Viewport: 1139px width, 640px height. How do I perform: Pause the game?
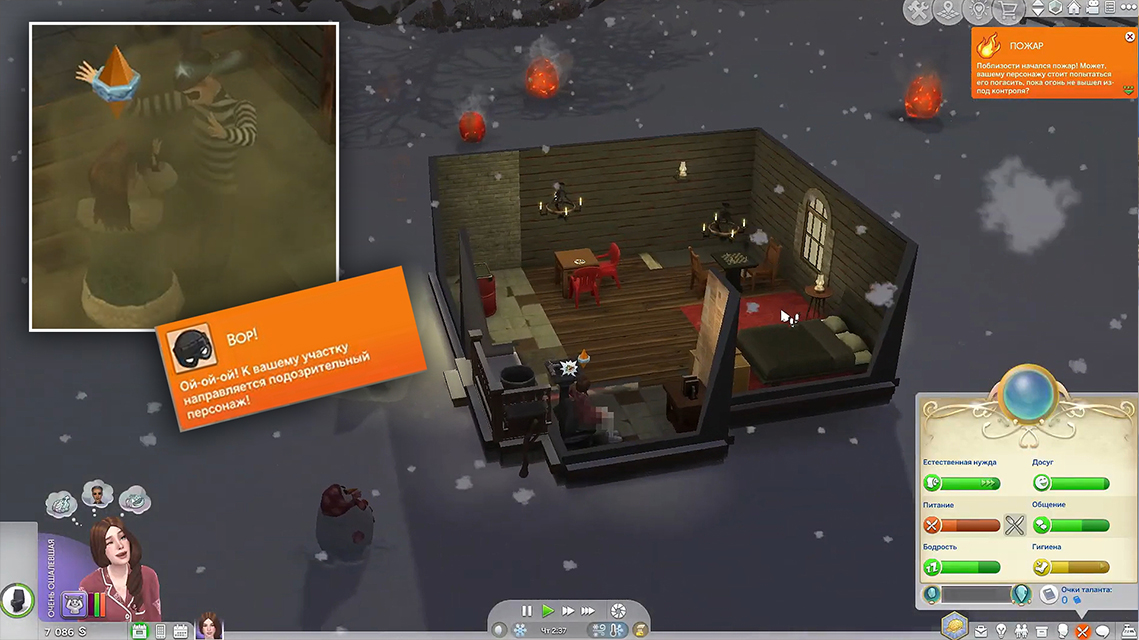527,610
